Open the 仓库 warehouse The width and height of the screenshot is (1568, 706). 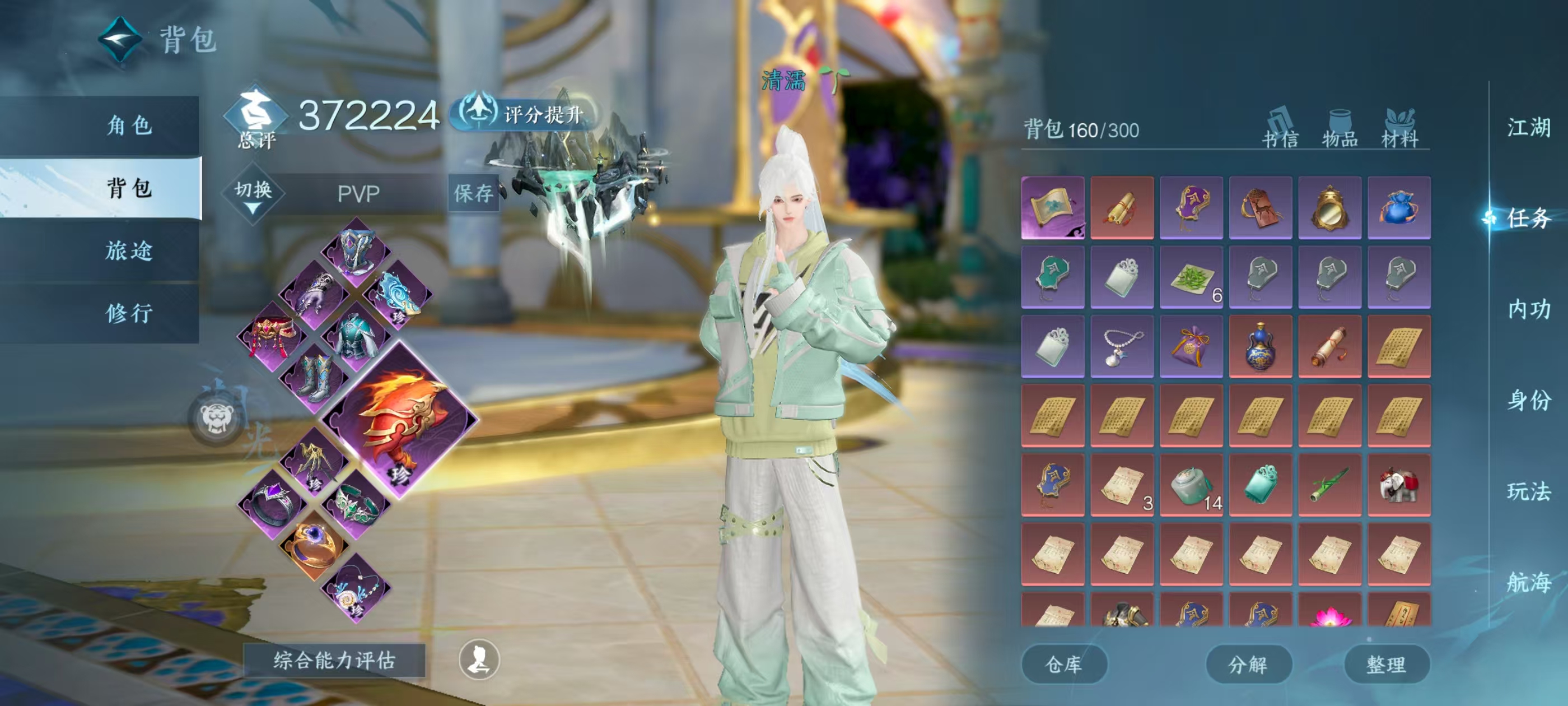coord(1063,664)
